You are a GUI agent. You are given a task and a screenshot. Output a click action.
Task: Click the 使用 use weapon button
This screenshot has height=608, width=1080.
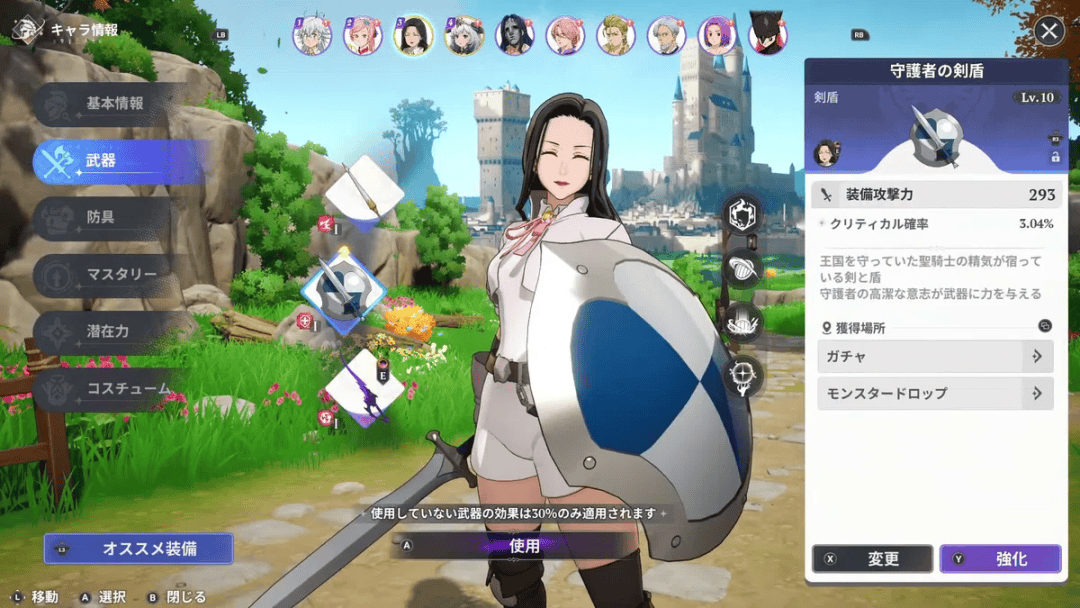(524, 546)
